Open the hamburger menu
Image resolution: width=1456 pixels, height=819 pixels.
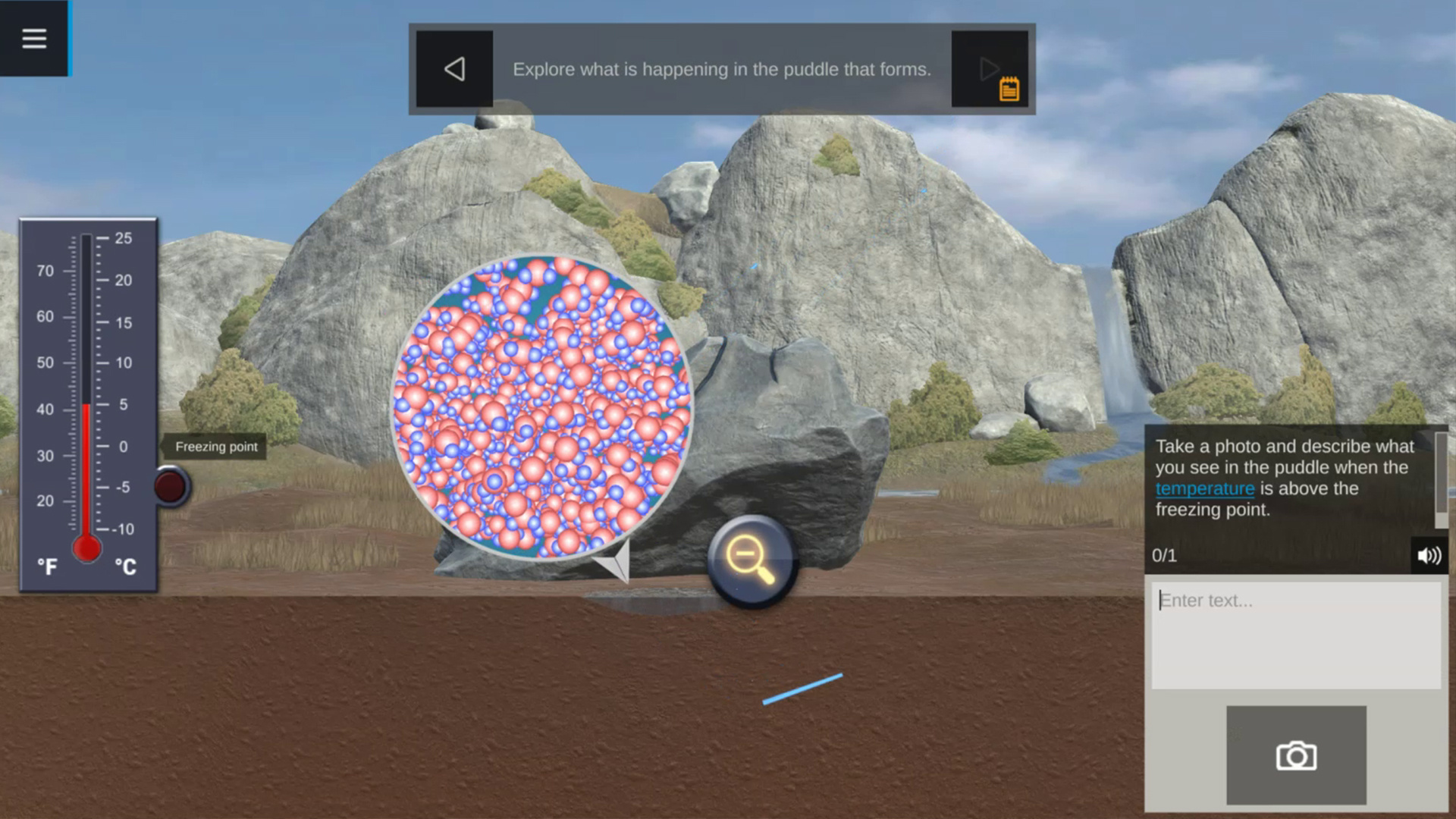click(34, 38)
